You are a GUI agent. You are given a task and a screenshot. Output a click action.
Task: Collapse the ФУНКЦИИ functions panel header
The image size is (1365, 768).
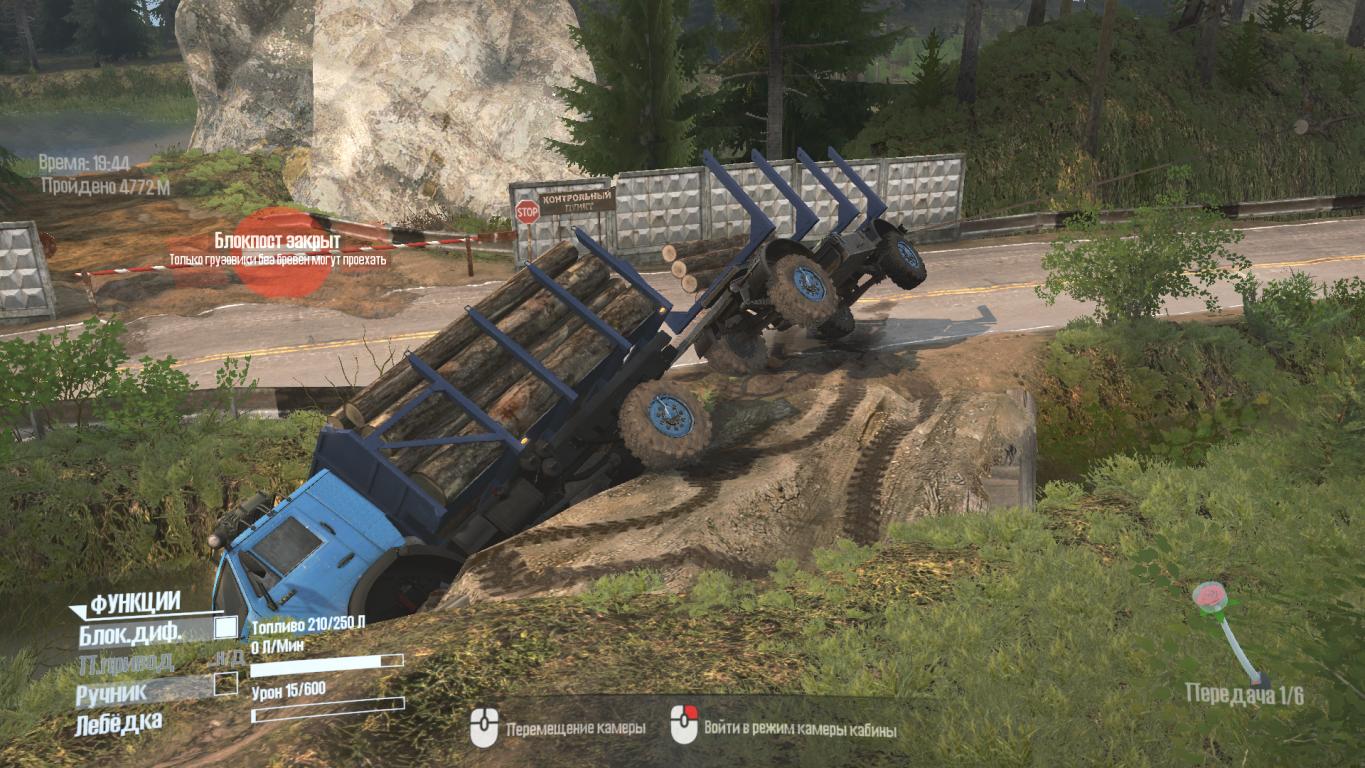(x=125, y=603)
